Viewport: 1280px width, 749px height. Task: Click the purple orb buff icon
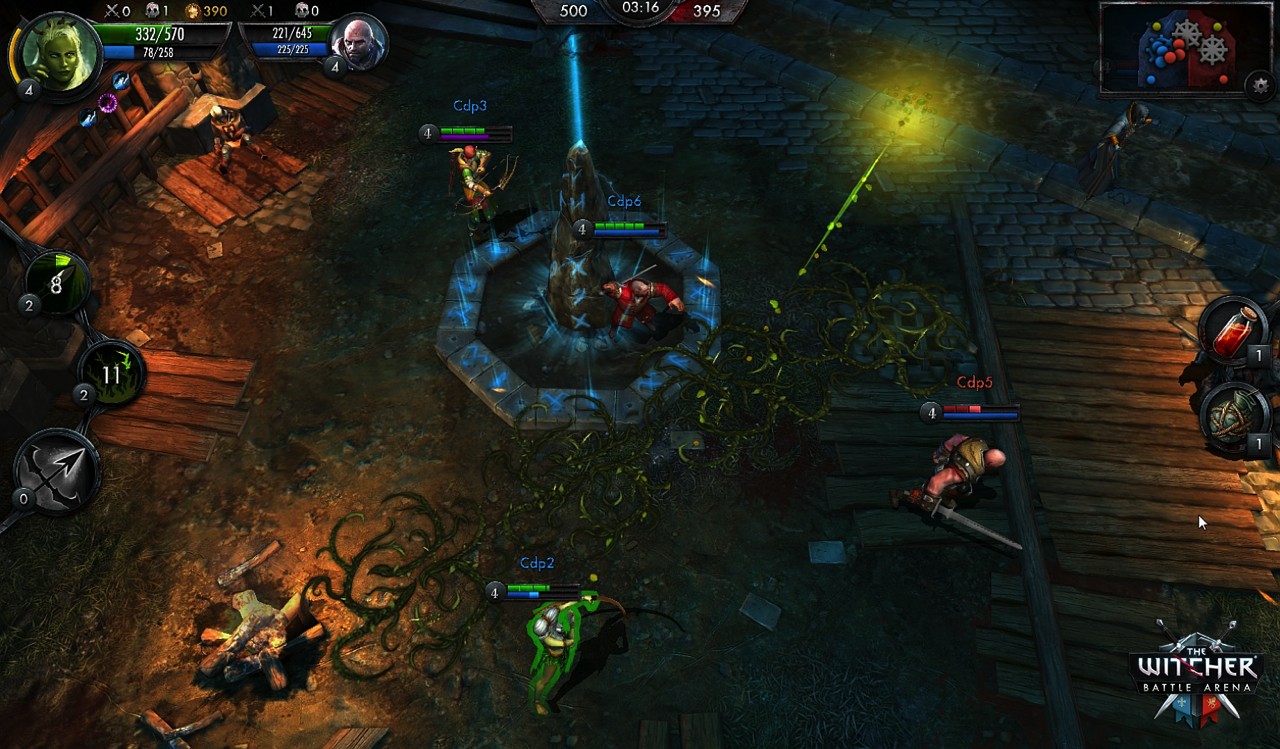click(x=108, y=102)
